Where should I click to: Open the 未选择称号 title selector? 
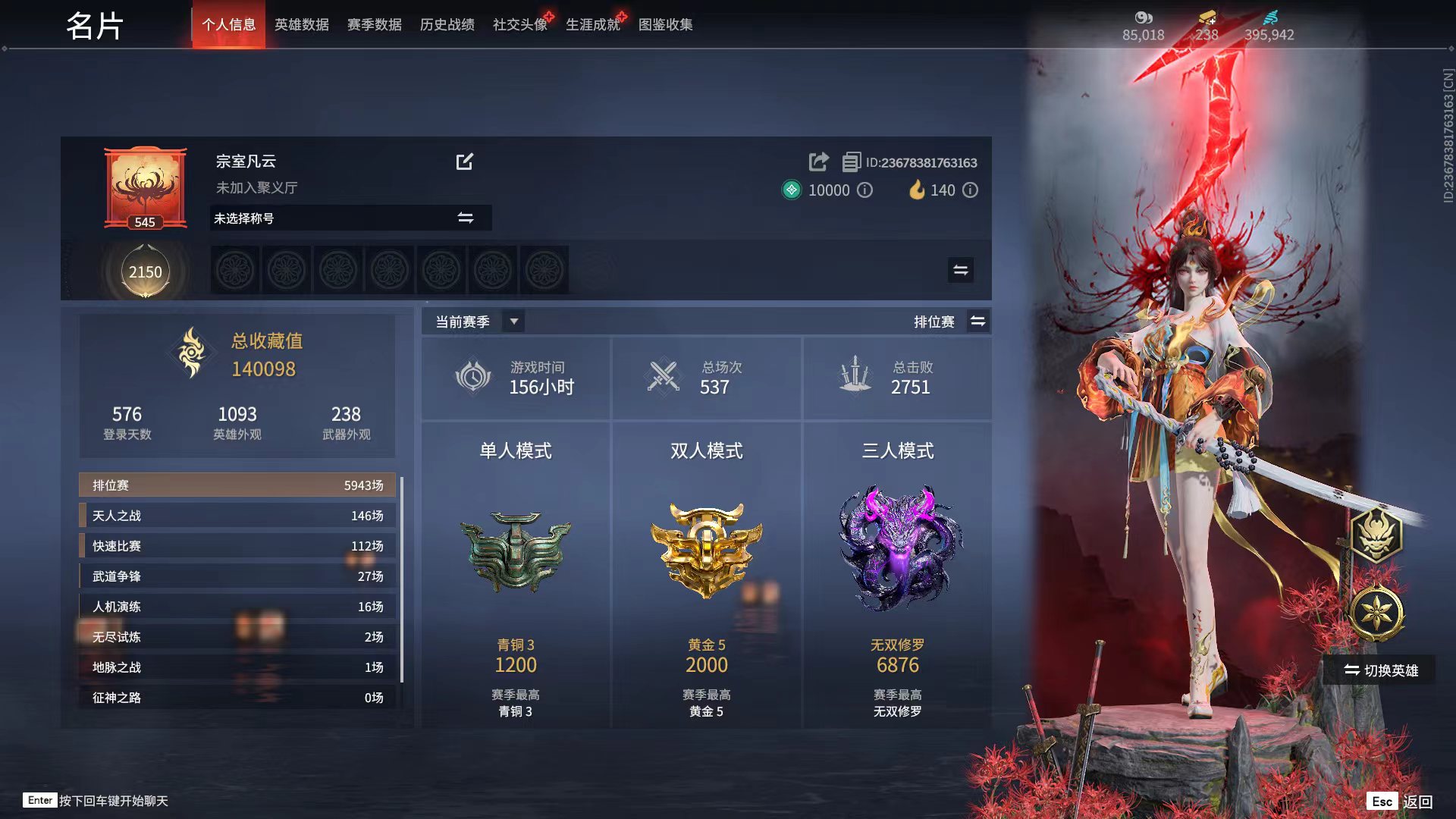click(326, 218)
